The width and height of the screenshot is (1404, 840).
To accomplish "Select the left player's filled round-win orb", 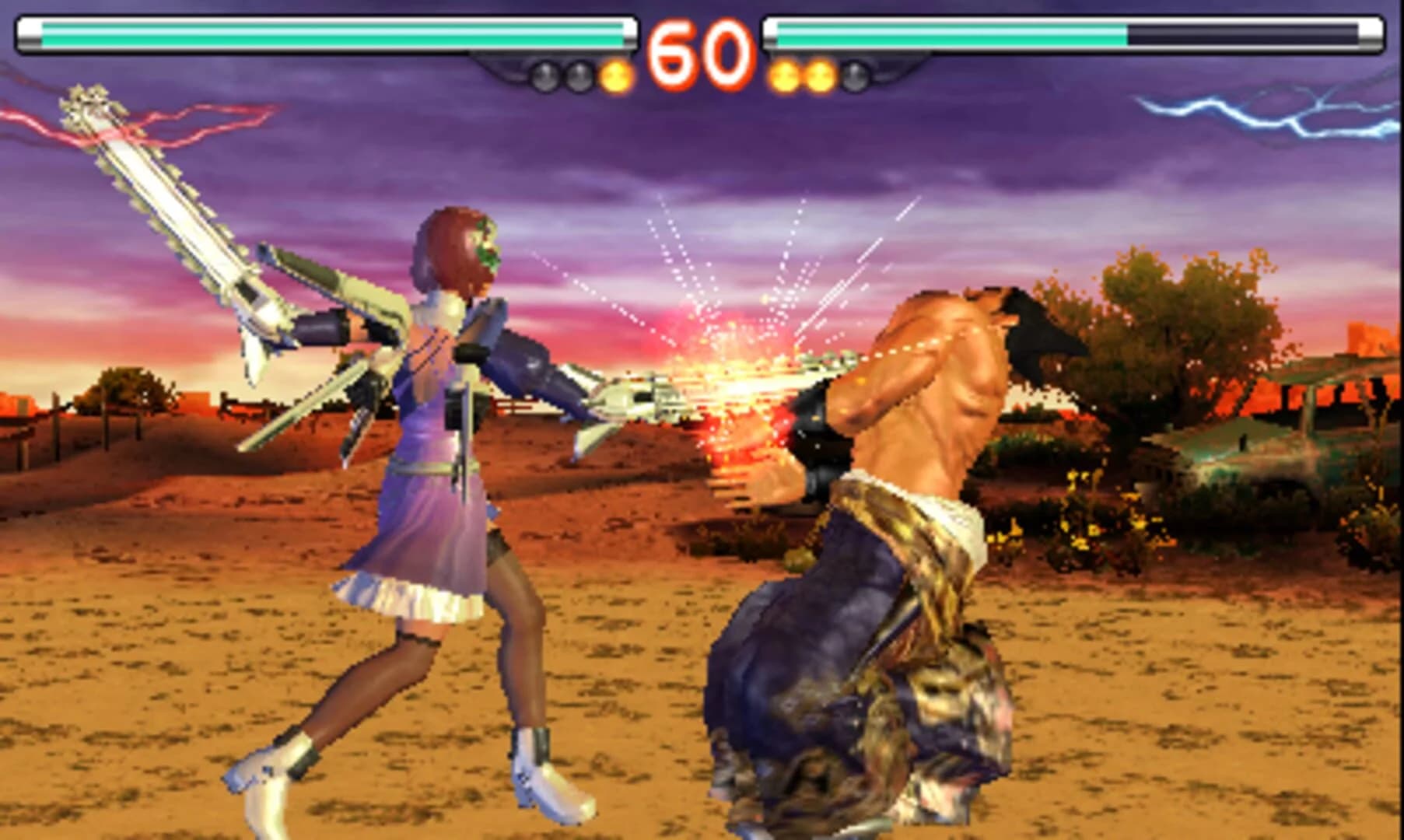I will 614,74.
